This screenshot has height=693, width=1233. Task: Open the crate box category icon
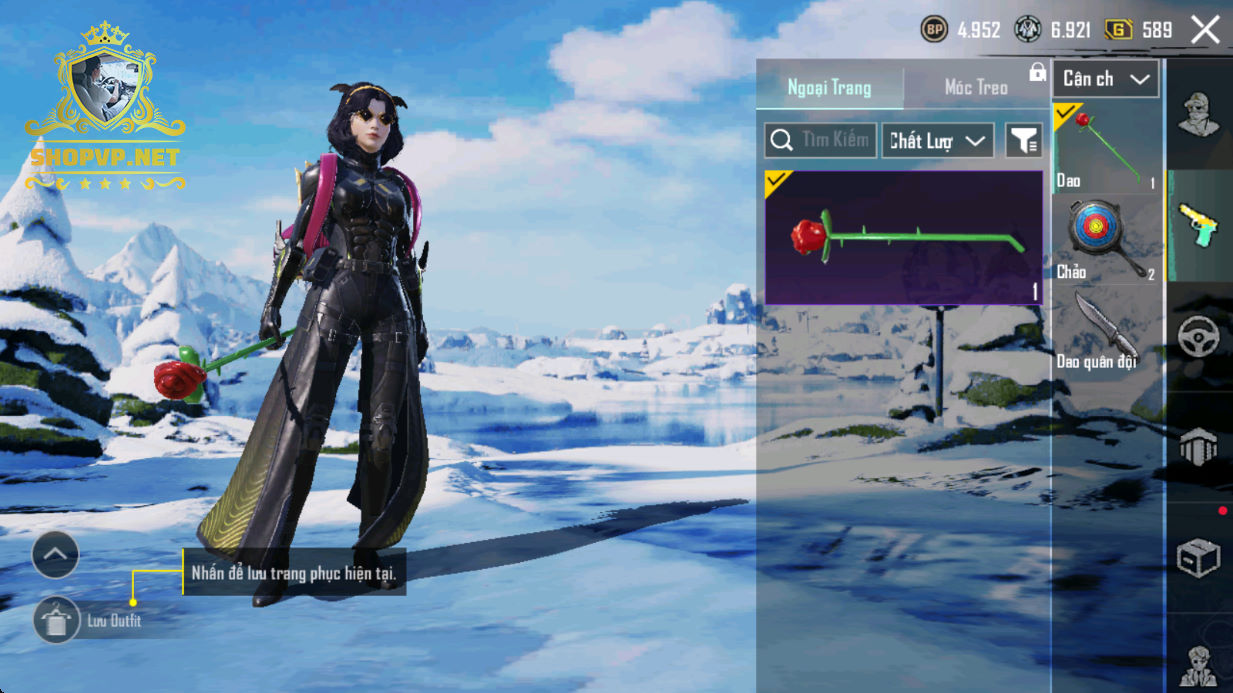[1198, 558]
